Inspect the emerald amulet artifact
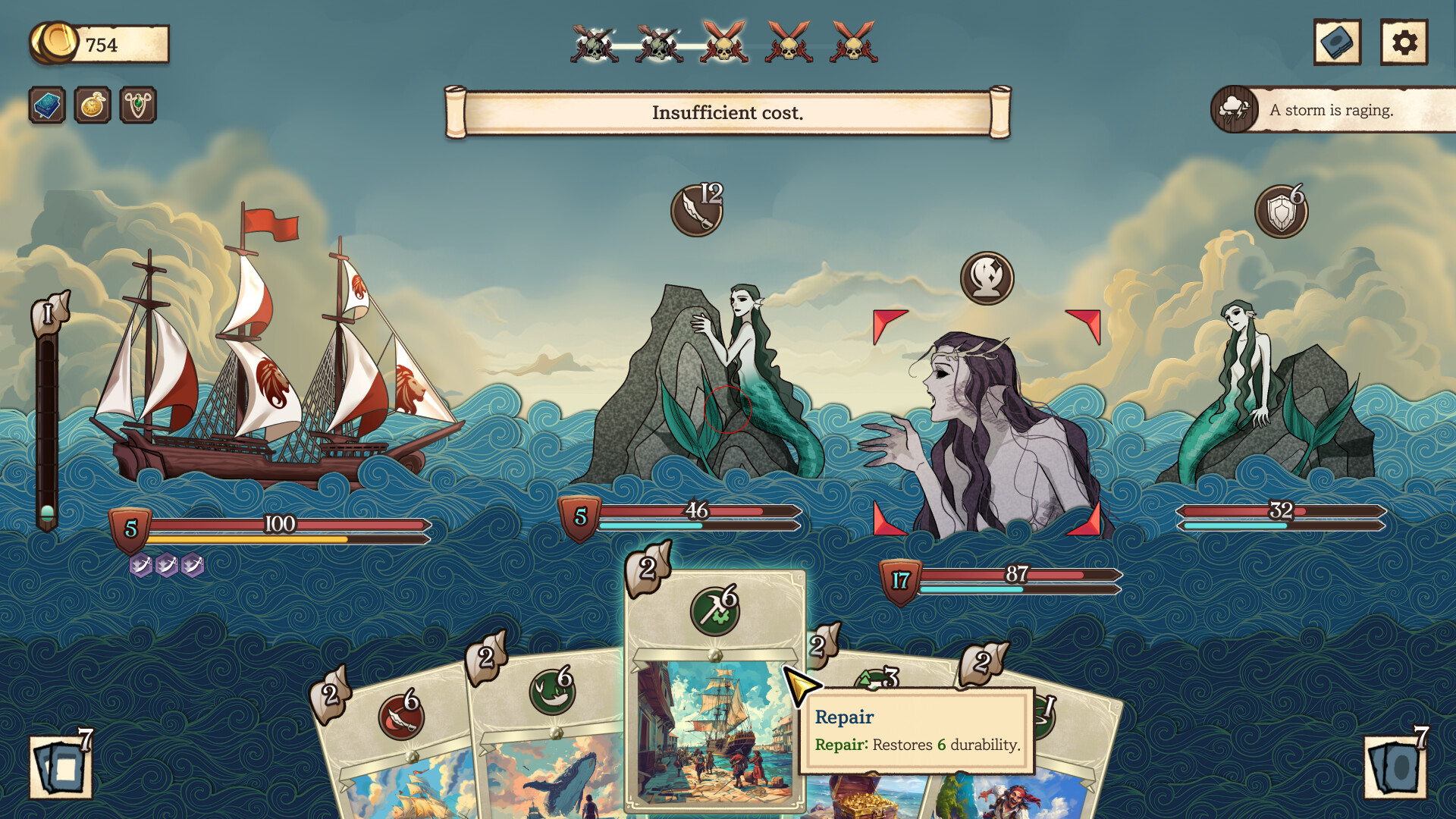Screen dimensions: 1456x819 (137, 105)
